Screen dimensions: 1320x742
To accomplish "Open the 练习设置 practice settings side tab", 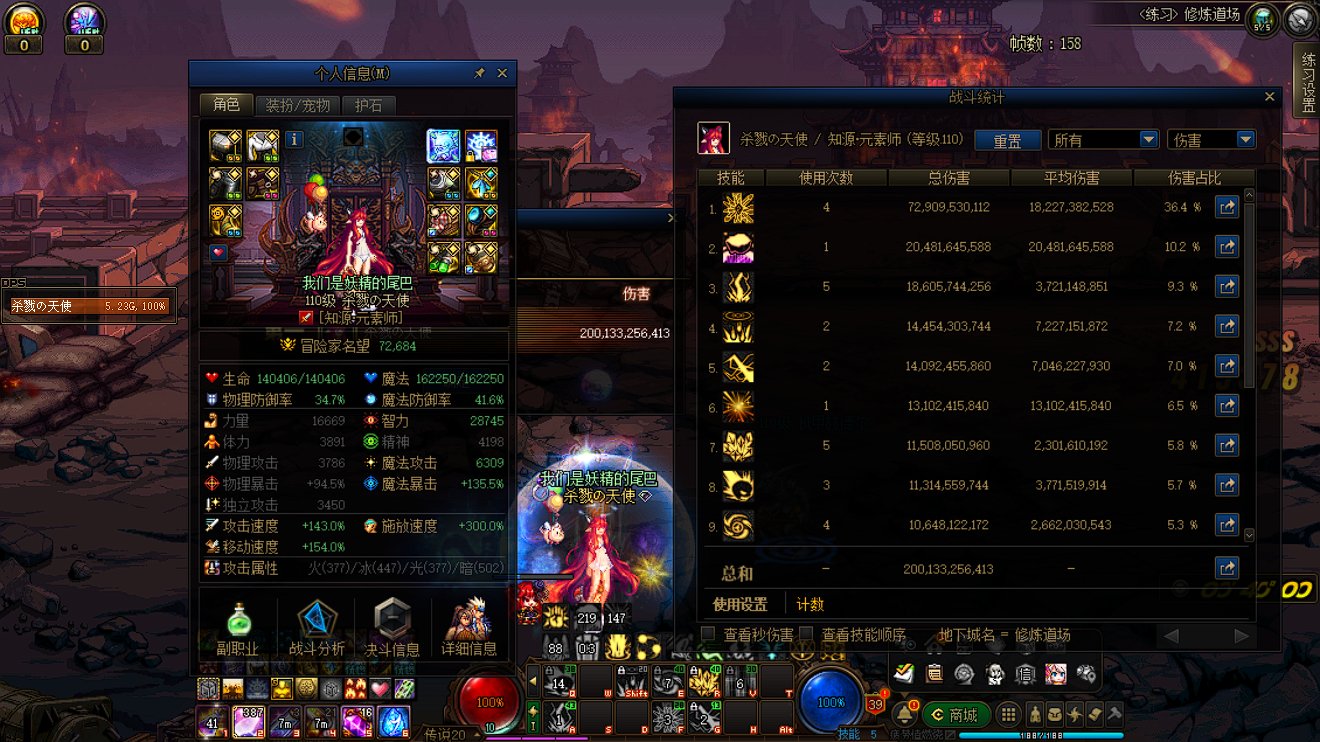I will tap(1307, 82).
